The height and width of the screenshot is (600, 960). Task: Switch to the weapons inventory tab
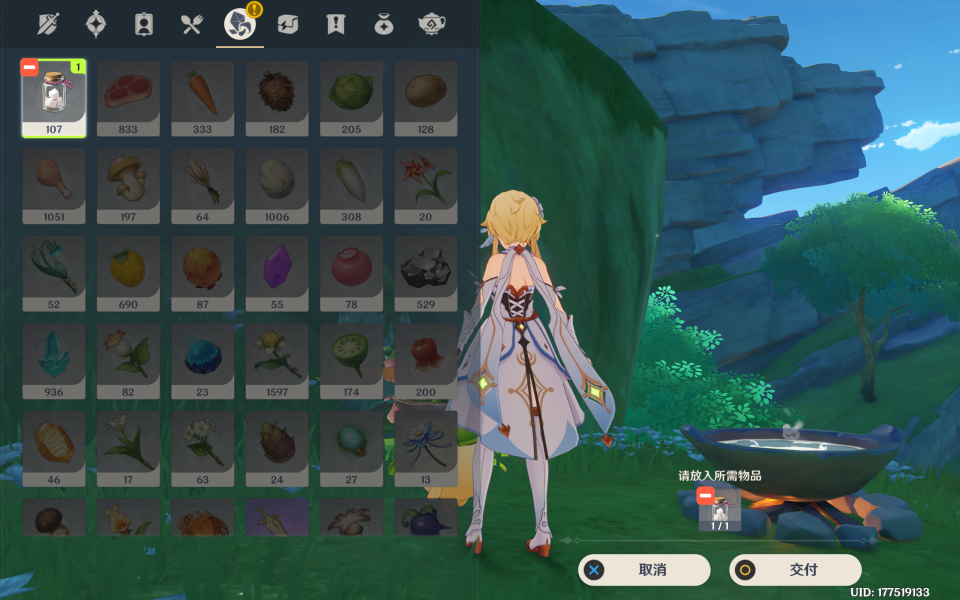(49, 24)
